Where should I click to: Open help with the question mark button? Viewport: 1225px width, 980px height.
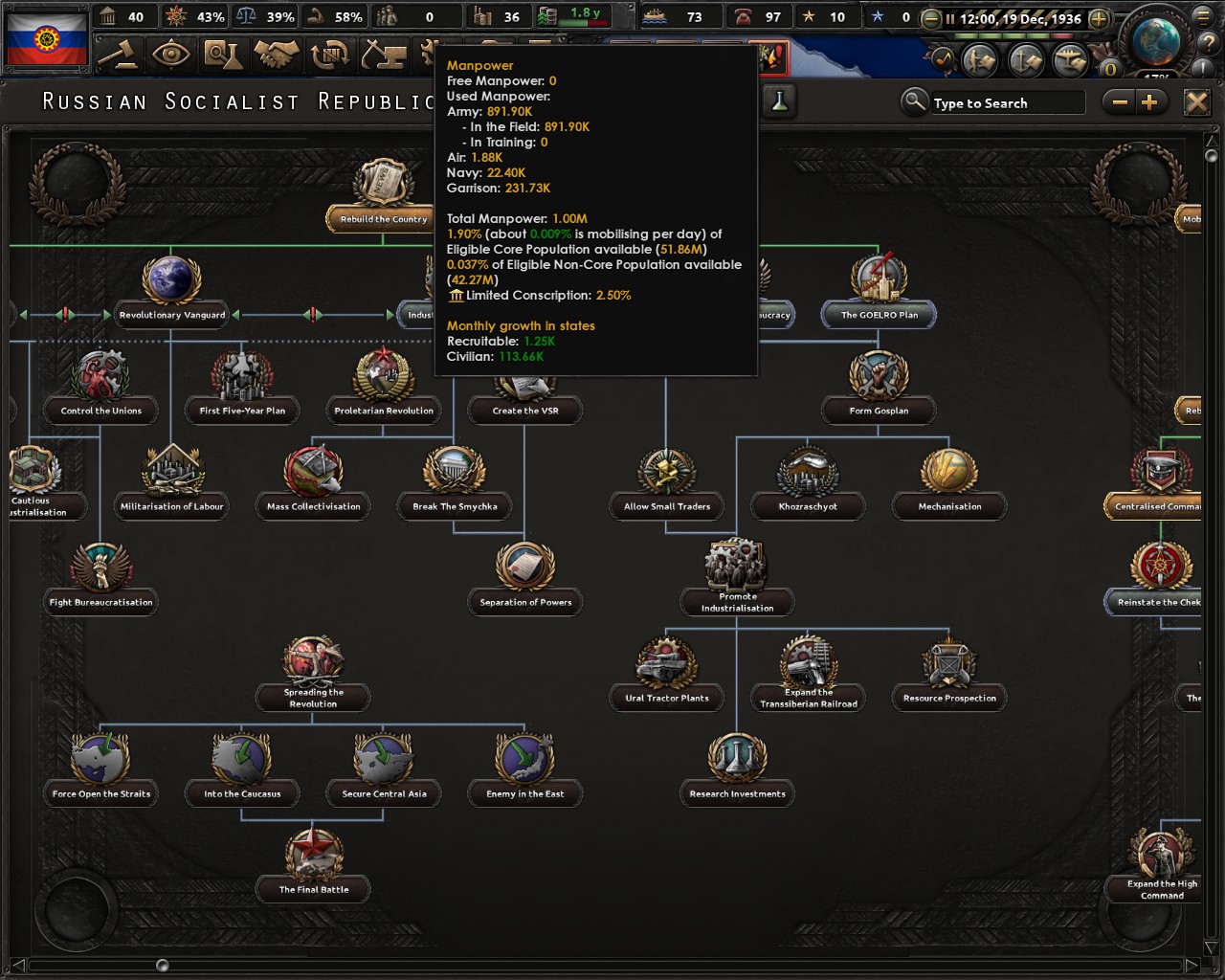(x=1208, y=43)
